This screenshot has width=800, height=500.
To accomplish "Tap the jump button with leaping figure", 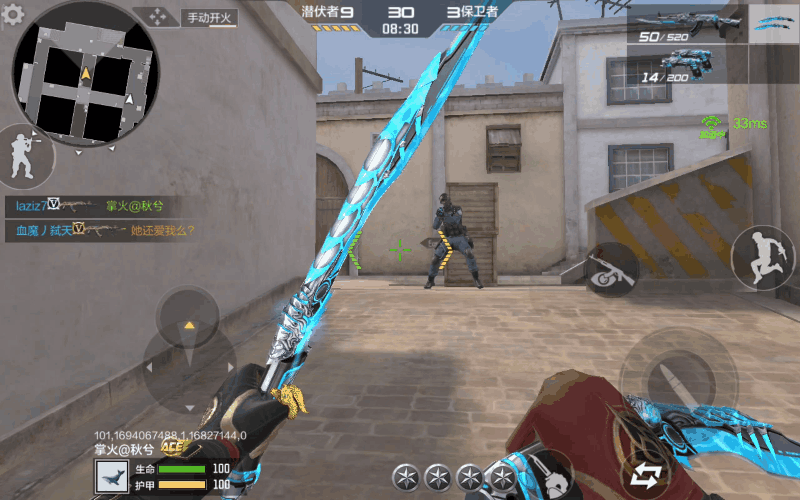I will tap(762, 257).
